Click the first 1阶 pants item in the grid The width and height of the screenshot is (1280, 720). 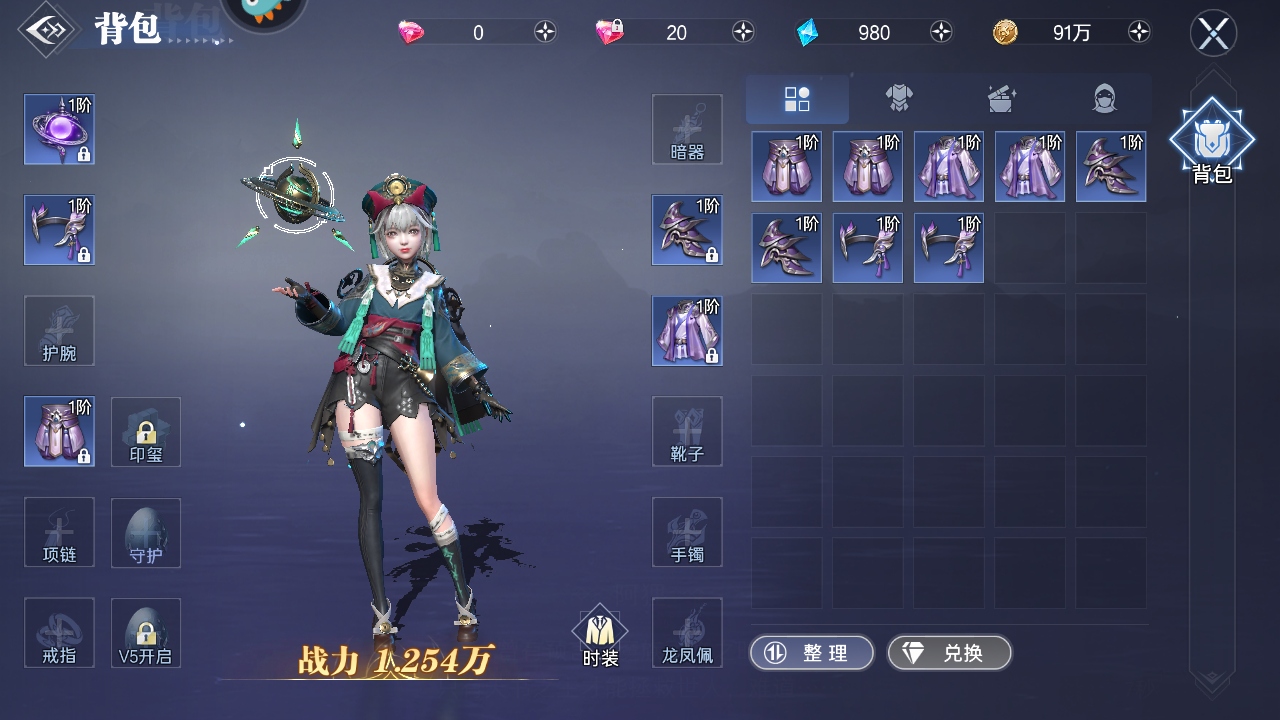pyautogui.click(x=786, y=166)
